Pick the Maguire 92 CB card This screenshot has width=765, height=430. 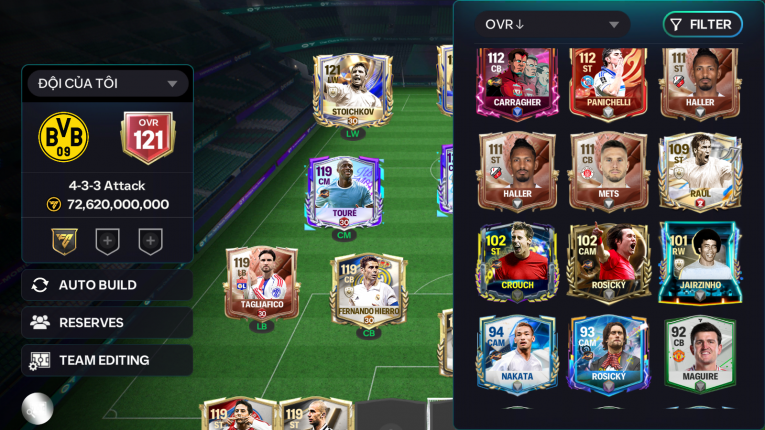pos(699,353)
